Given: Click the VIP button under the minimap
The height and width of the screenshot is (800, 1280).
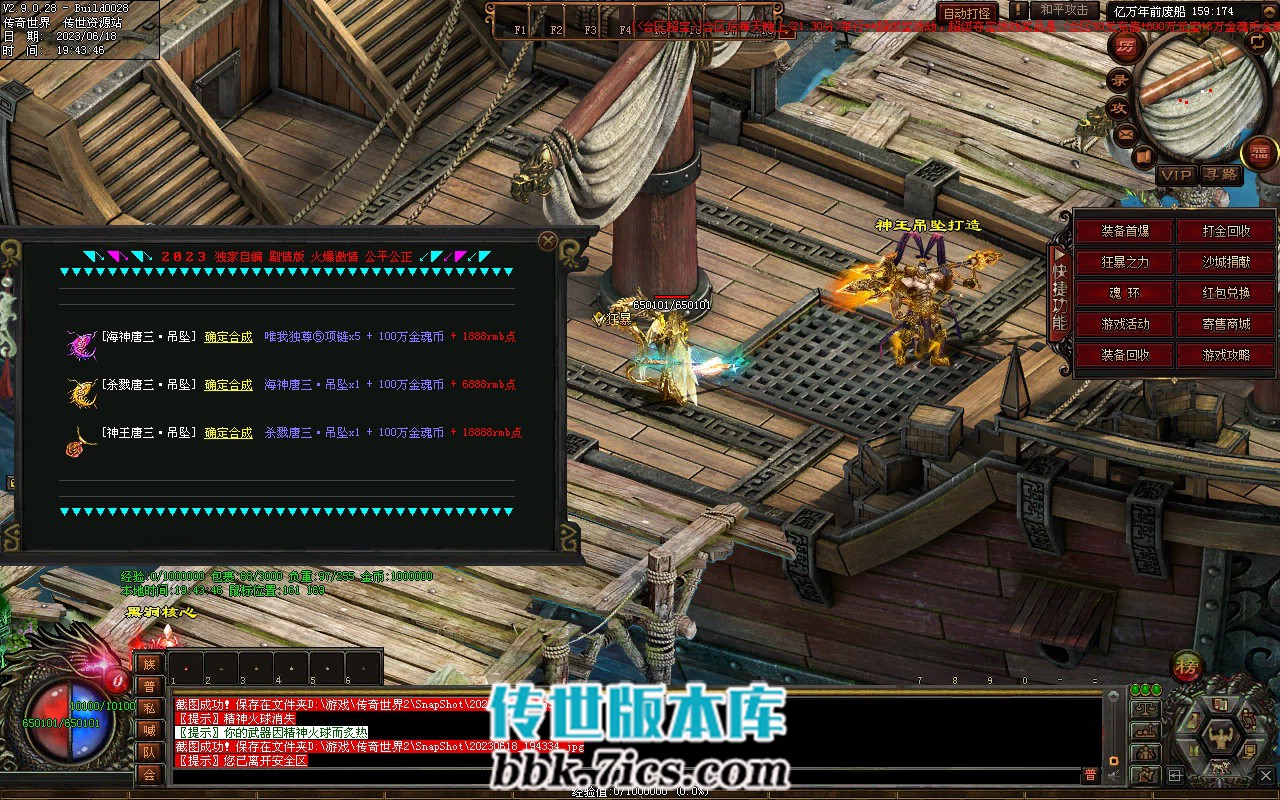Looking at the screenshot, I should pyautogui.click(x=1176, y=175).
